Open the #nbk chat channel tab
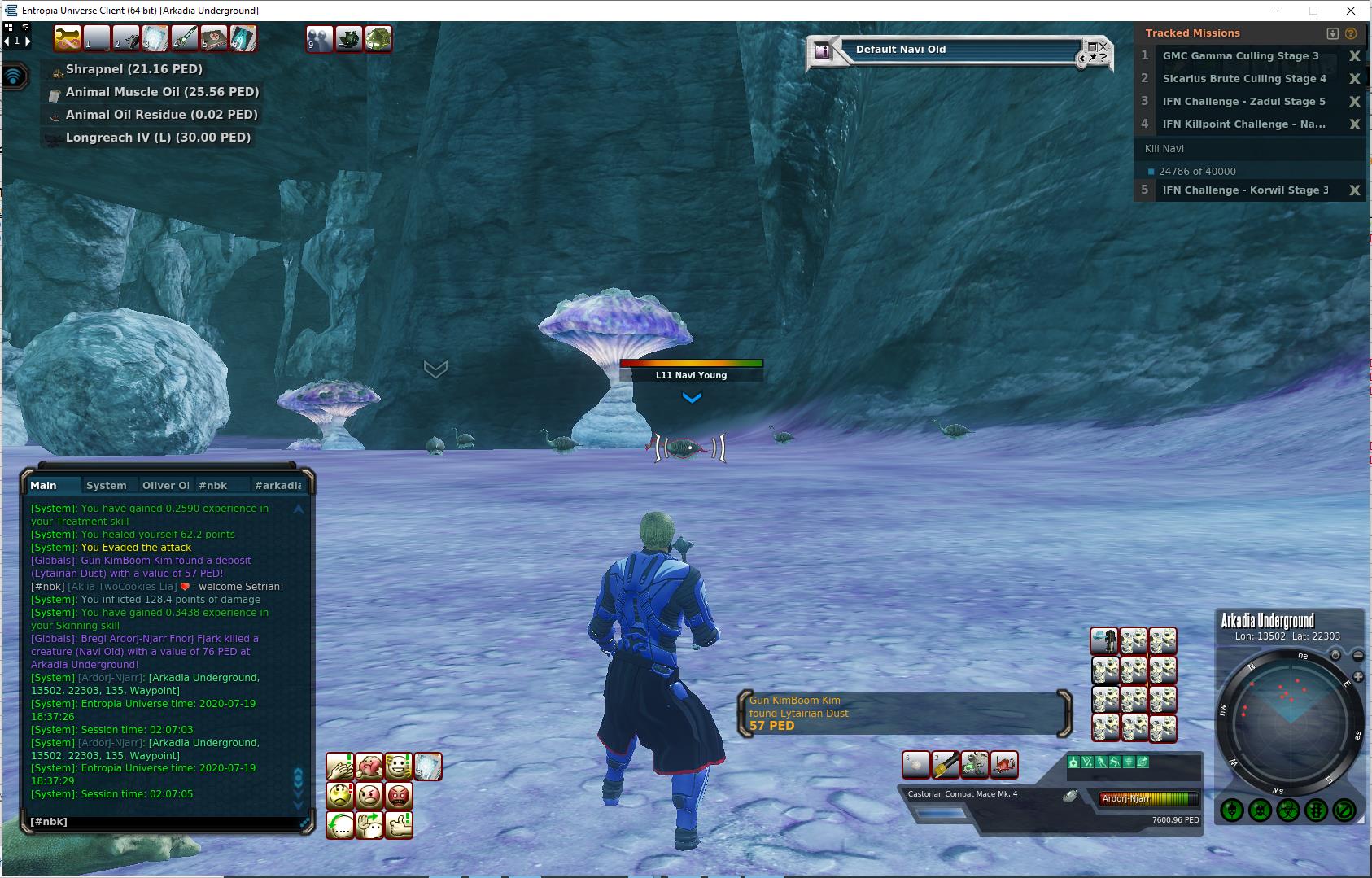 (213, 486)
